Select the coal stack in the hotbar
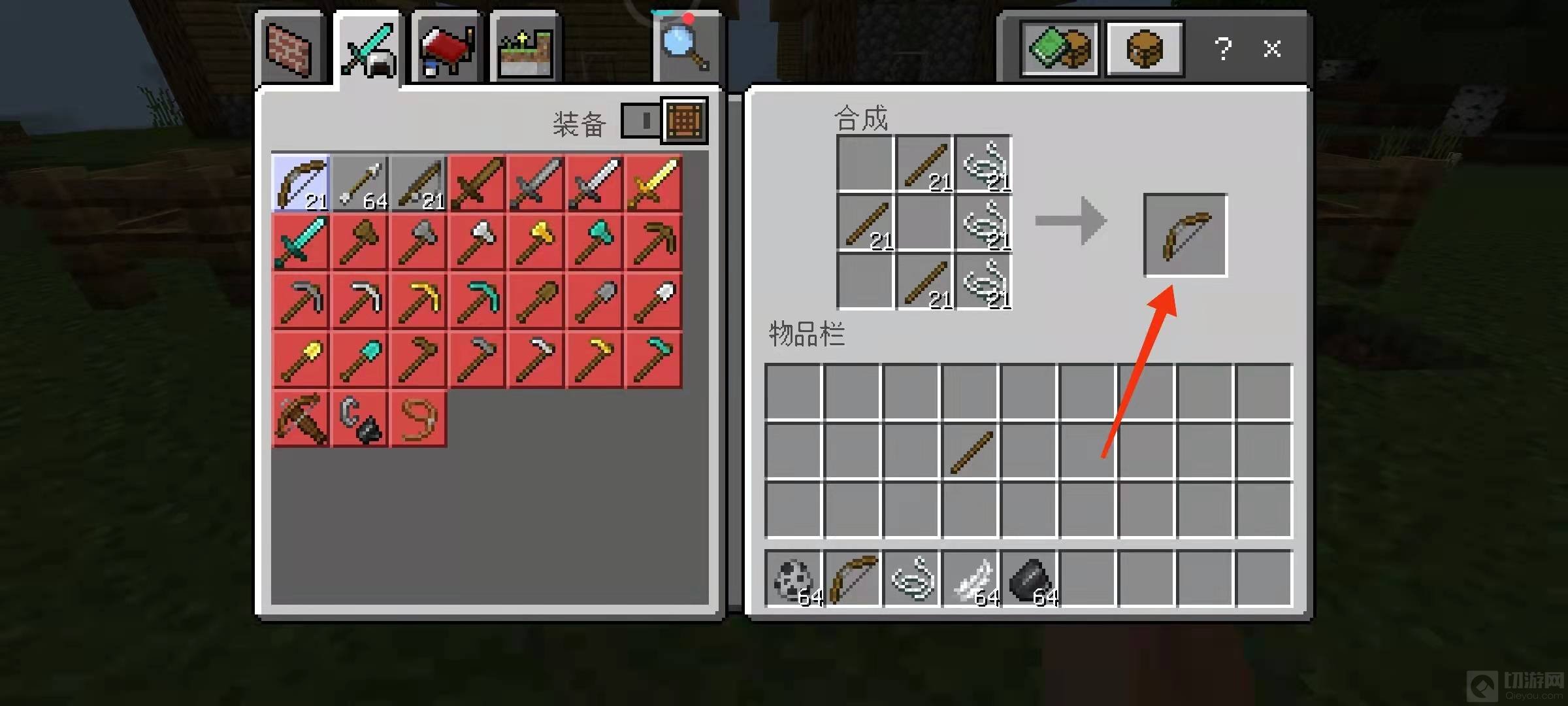 (1029, 579)
